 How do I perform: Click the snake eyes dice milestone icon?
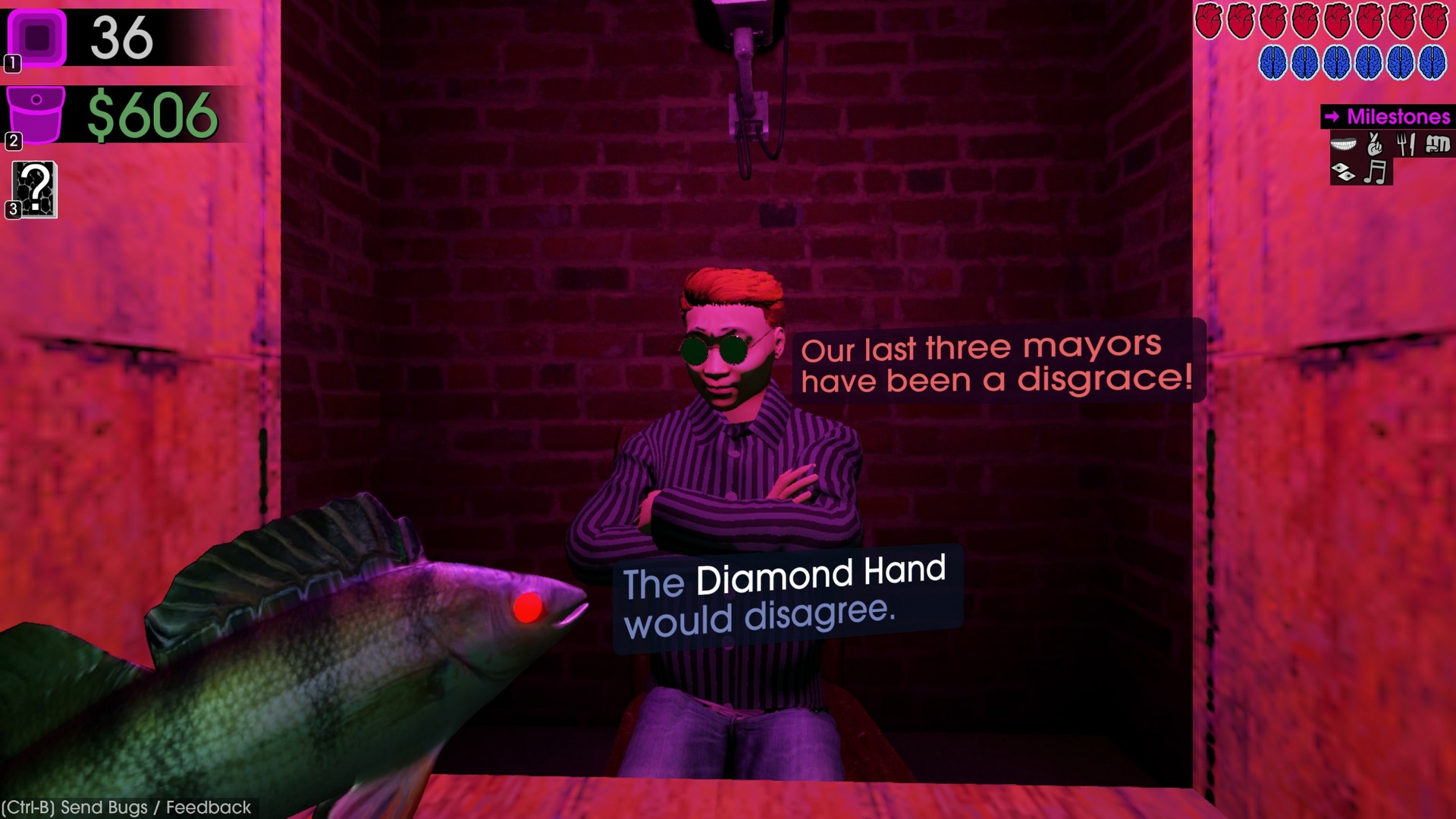[x=1343, y=173]
